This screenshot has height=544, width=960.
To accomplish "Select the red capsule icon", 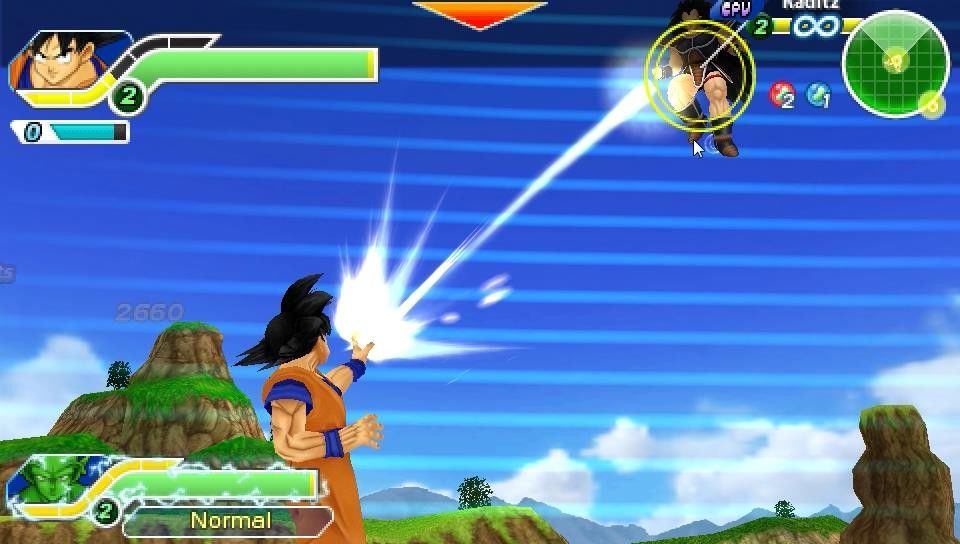I will pyautogui.click(x=781, y=95).
